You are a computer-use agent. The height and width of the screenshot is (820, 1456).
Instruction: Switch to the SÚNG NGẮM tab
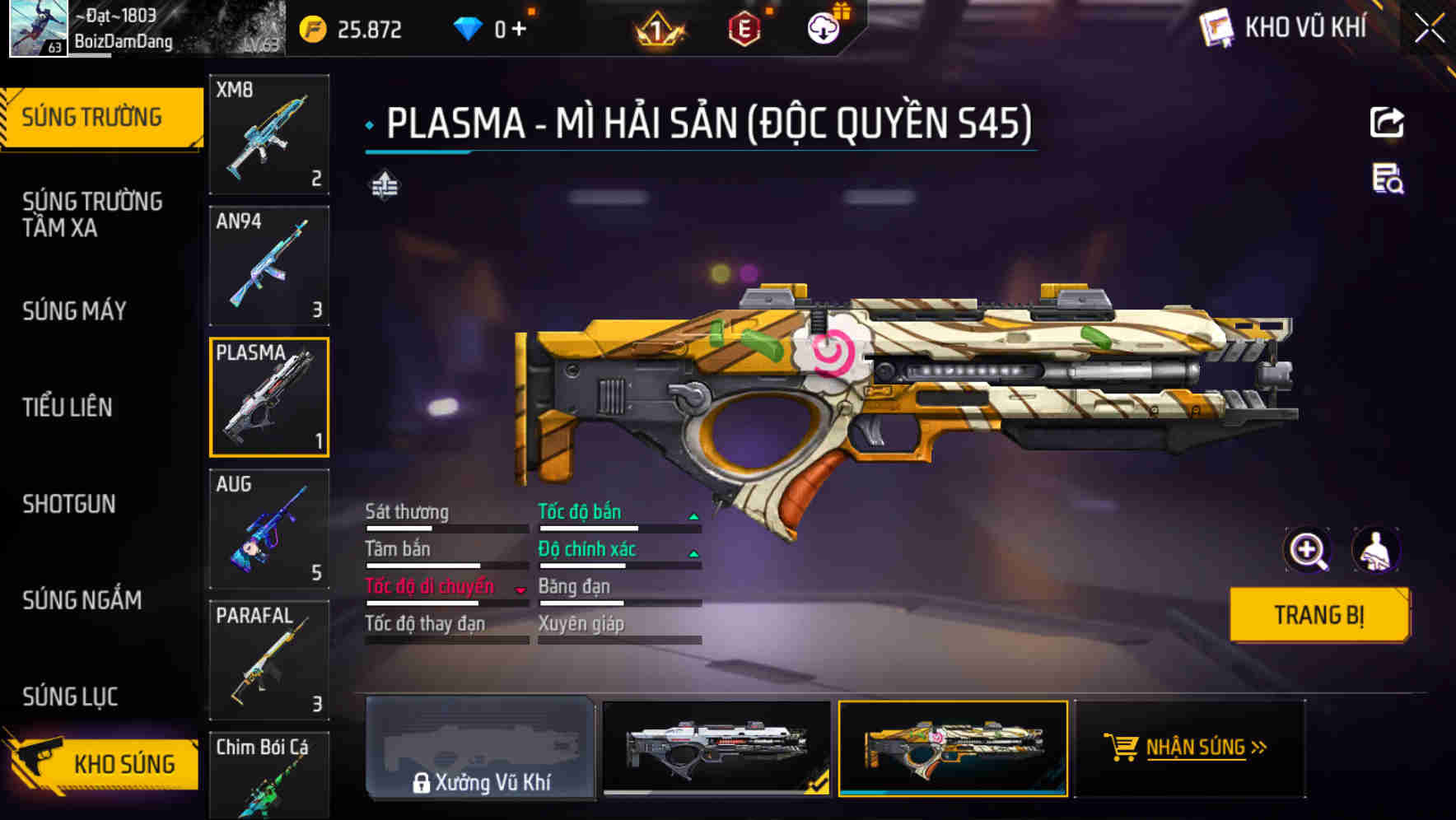[82, 600]
